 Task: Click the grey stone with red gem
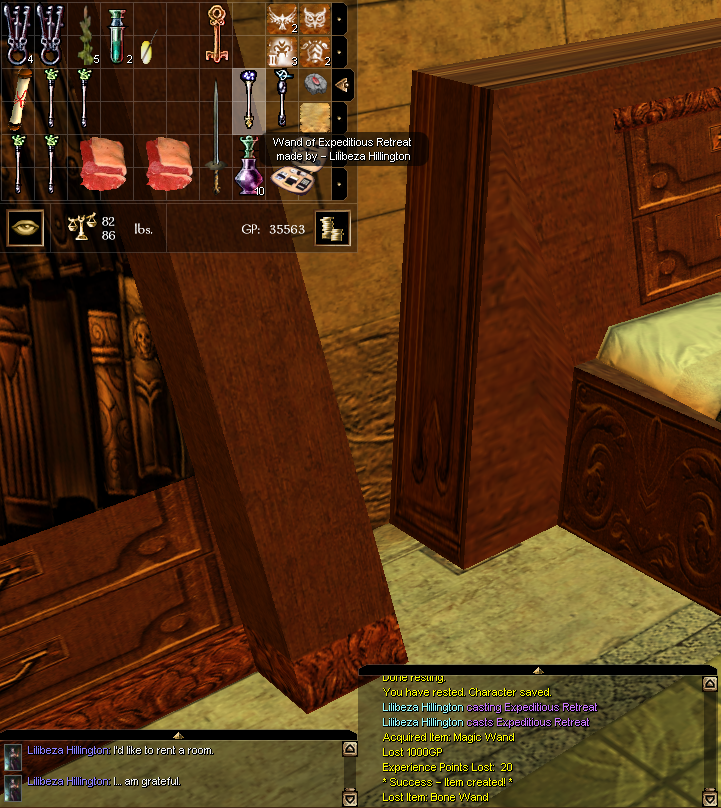316,83
